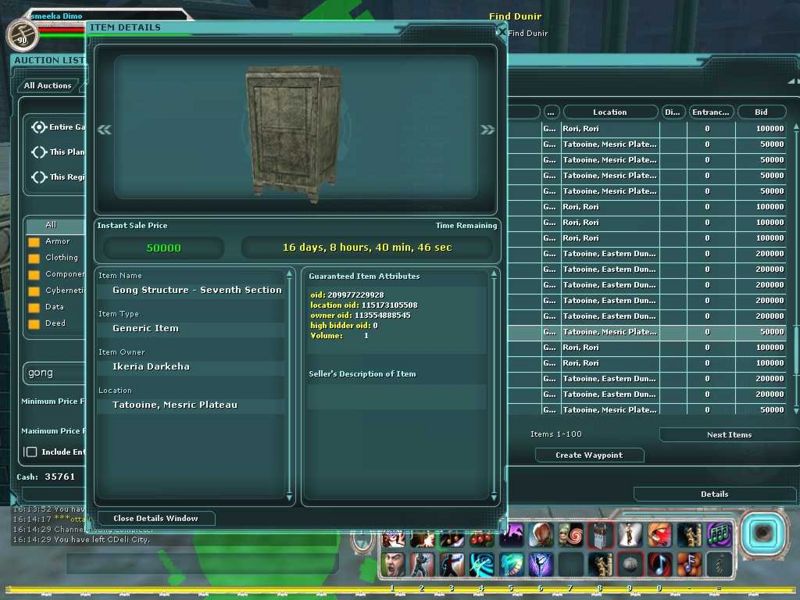This screenshot has height=600, width=800.
Task: Select the This Planet search range
Action: [39, 152]
